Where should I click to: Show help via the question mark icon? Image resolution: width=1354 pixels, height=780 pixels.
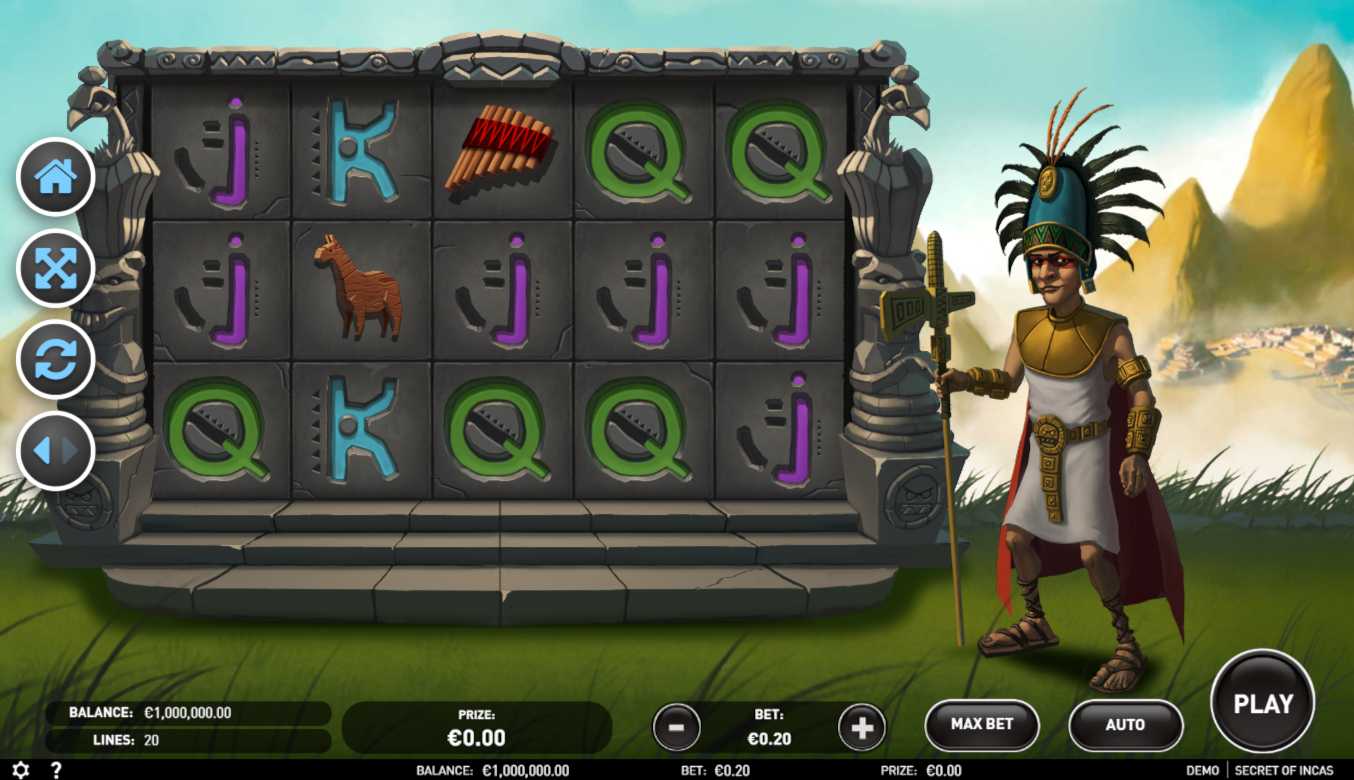point(56,770)
